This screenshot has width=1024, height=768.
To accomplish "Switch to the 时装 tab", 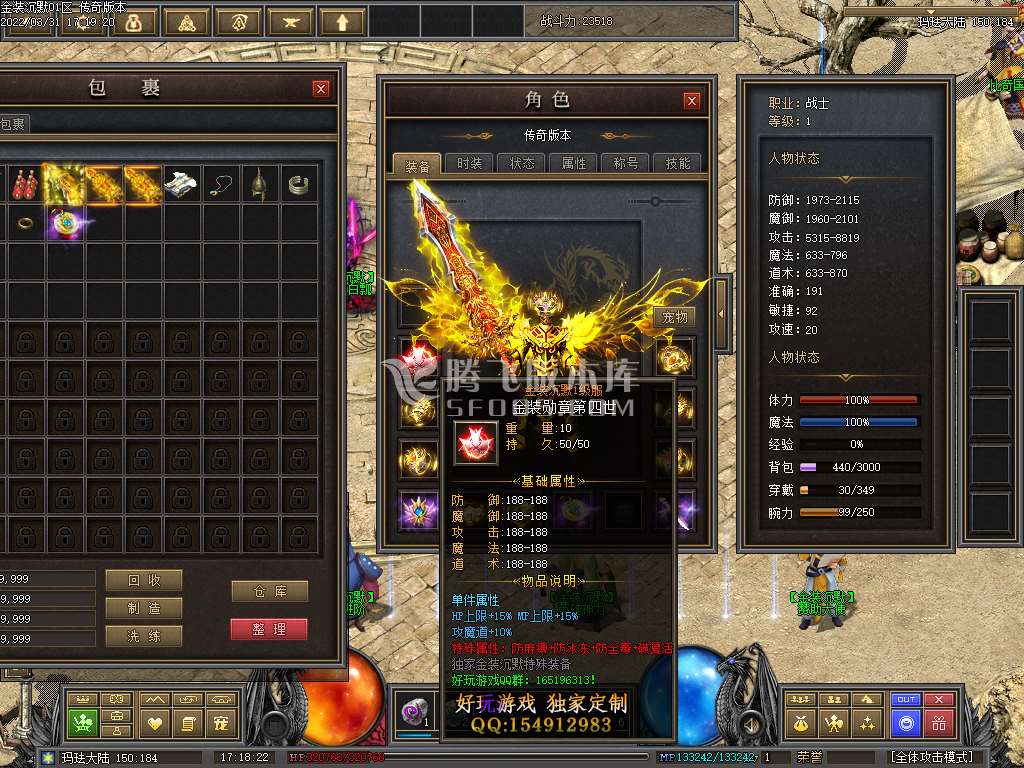I will coord(469,163).
